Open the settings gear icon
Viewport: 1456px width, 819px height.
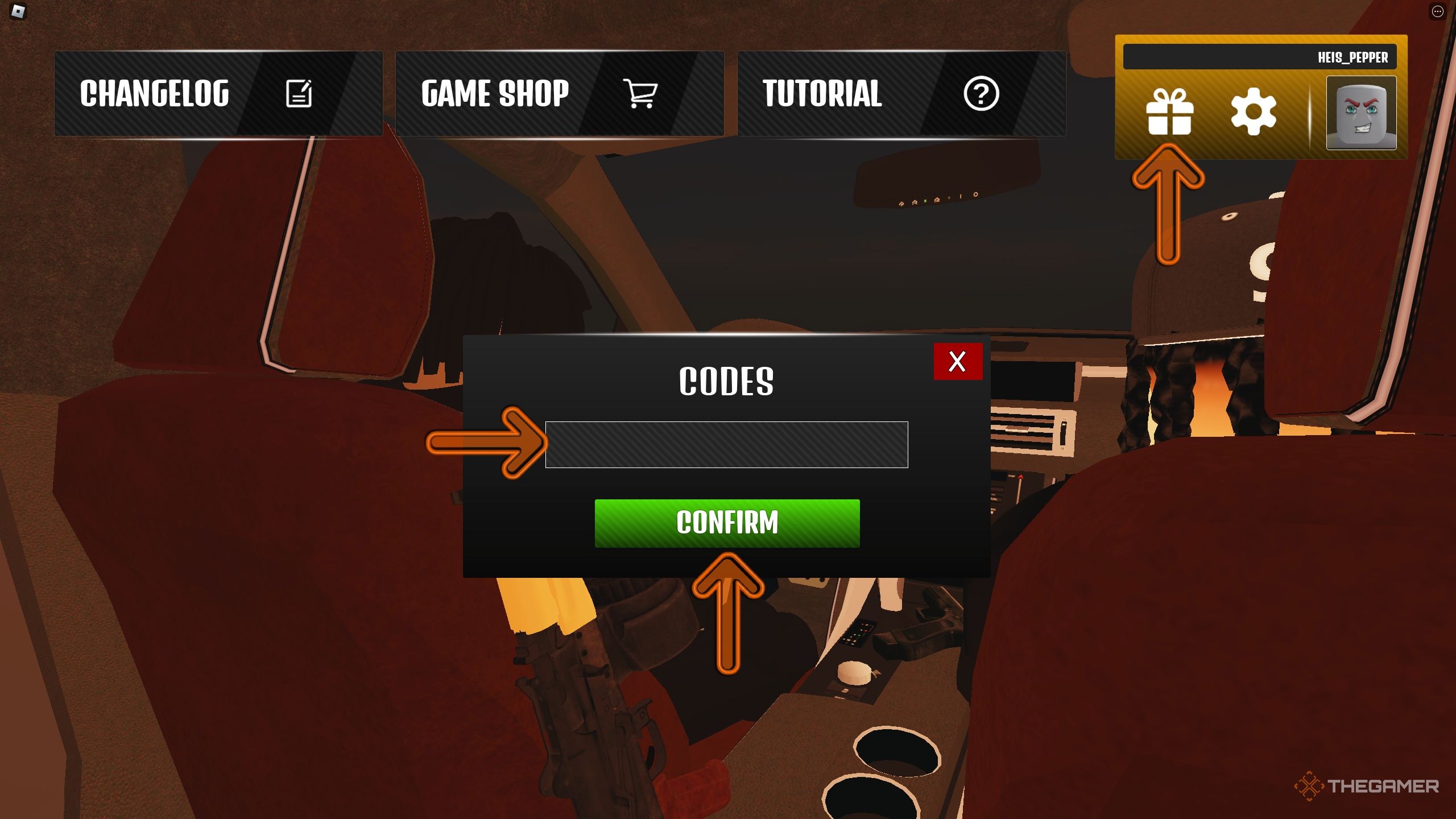click(x=1253, y=112)
